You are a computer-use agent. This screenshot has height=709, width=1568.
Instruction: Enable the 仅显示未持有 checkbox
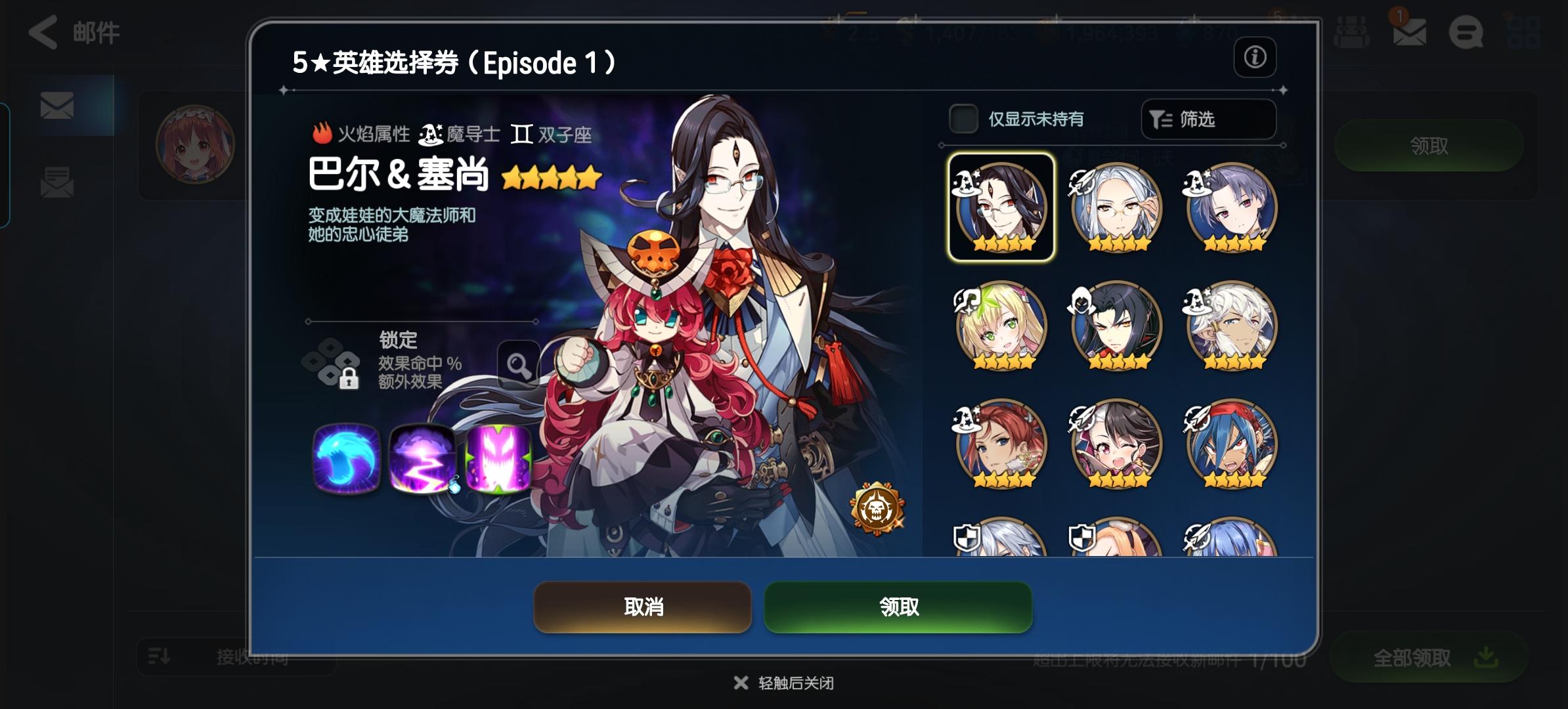tap(963, 119)
